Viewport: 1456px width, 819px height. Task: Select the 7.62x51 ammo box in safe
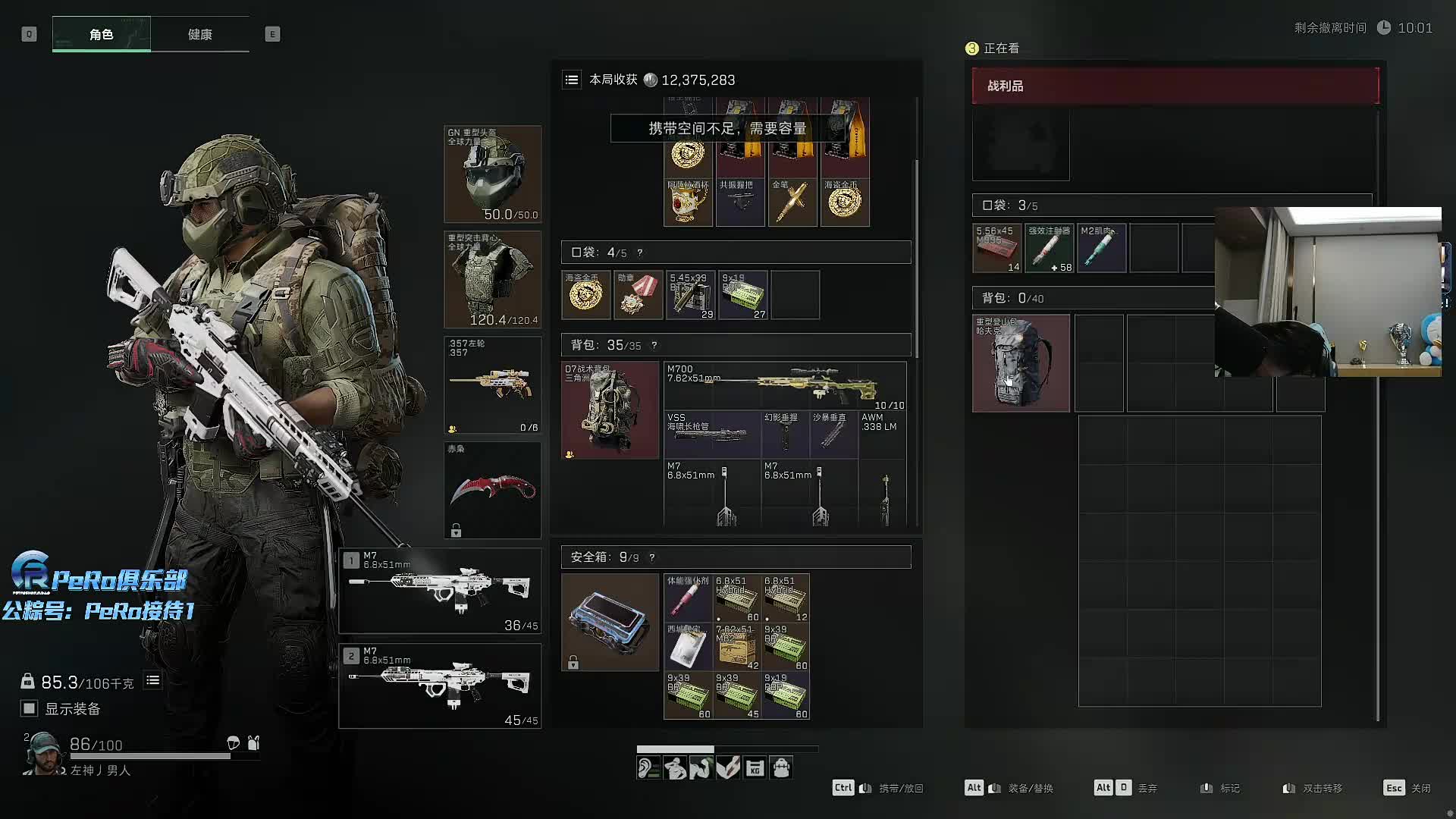click(x=736, y=646)
